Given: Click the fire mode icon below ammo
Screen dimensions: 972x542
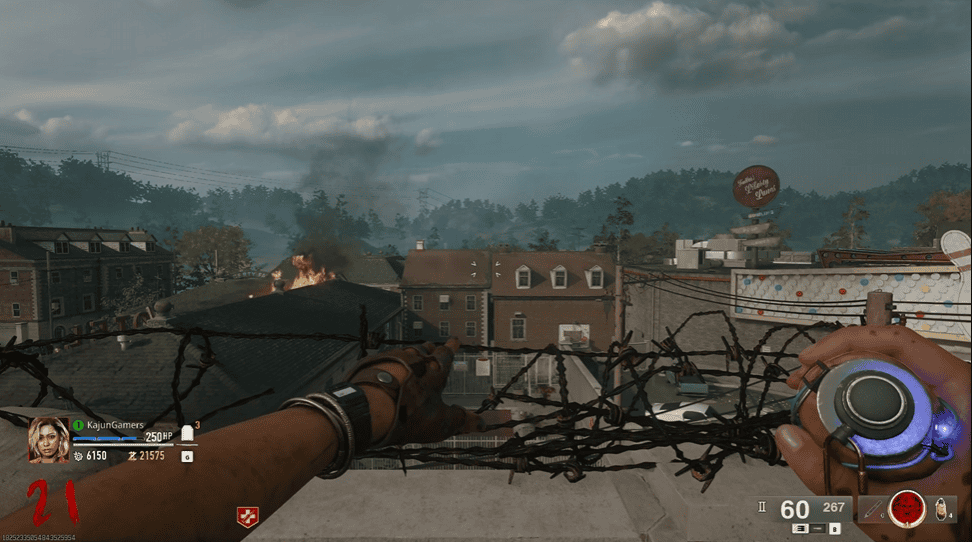Looking at the screenshot, I should click(x=800, y=528).
